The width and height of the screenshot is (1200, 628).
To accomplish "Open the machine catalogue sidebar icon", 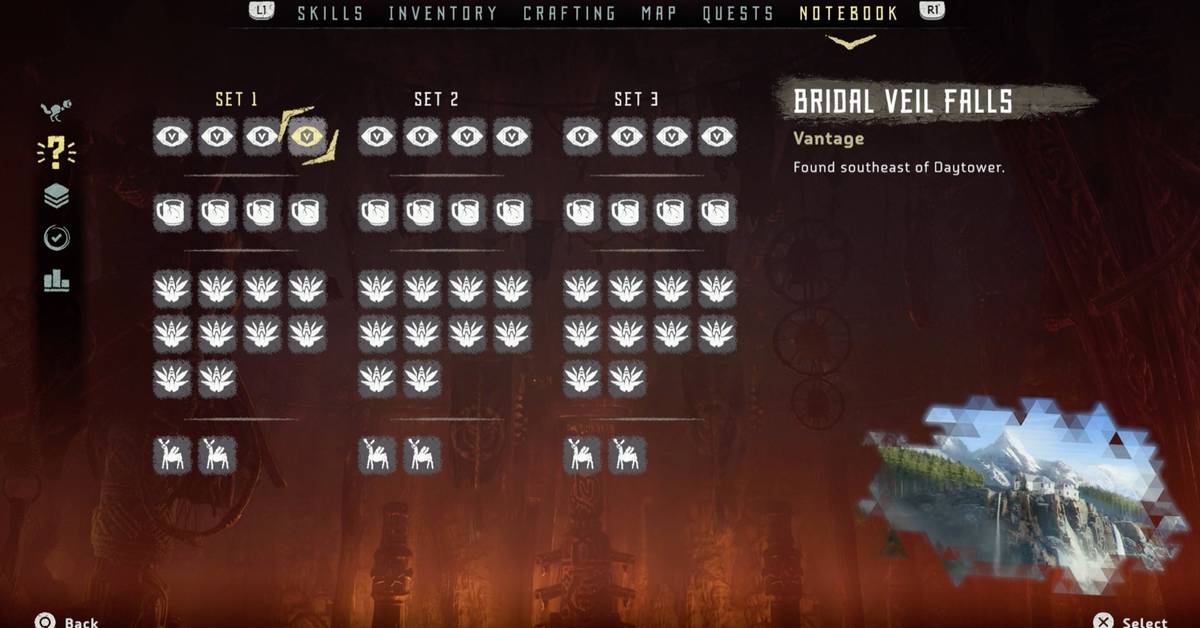I will (56, 110).
